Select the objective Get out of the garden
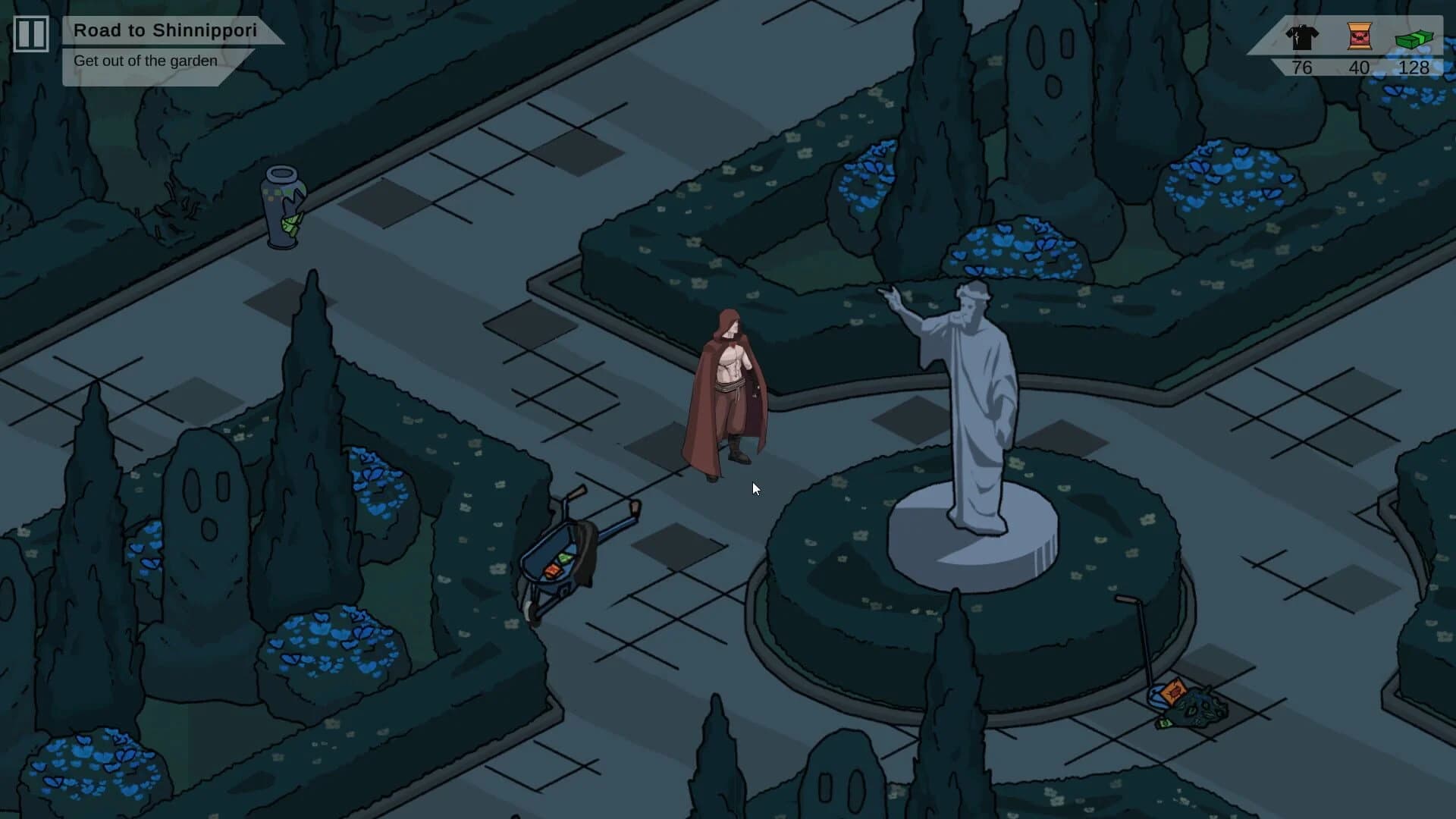Image resolution: width=1456 pixels, height=819 pixels. (x=145, y=60)
